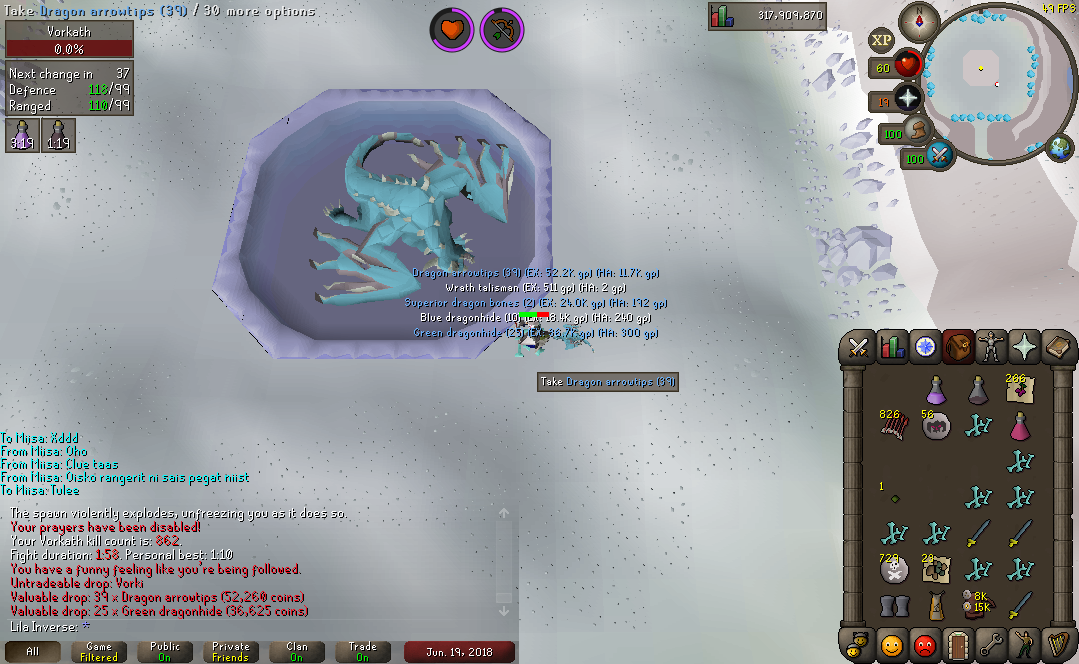Viewport: 1079px width, 664px height.
Task: Click the compass to face north
Action: [919, 20]
